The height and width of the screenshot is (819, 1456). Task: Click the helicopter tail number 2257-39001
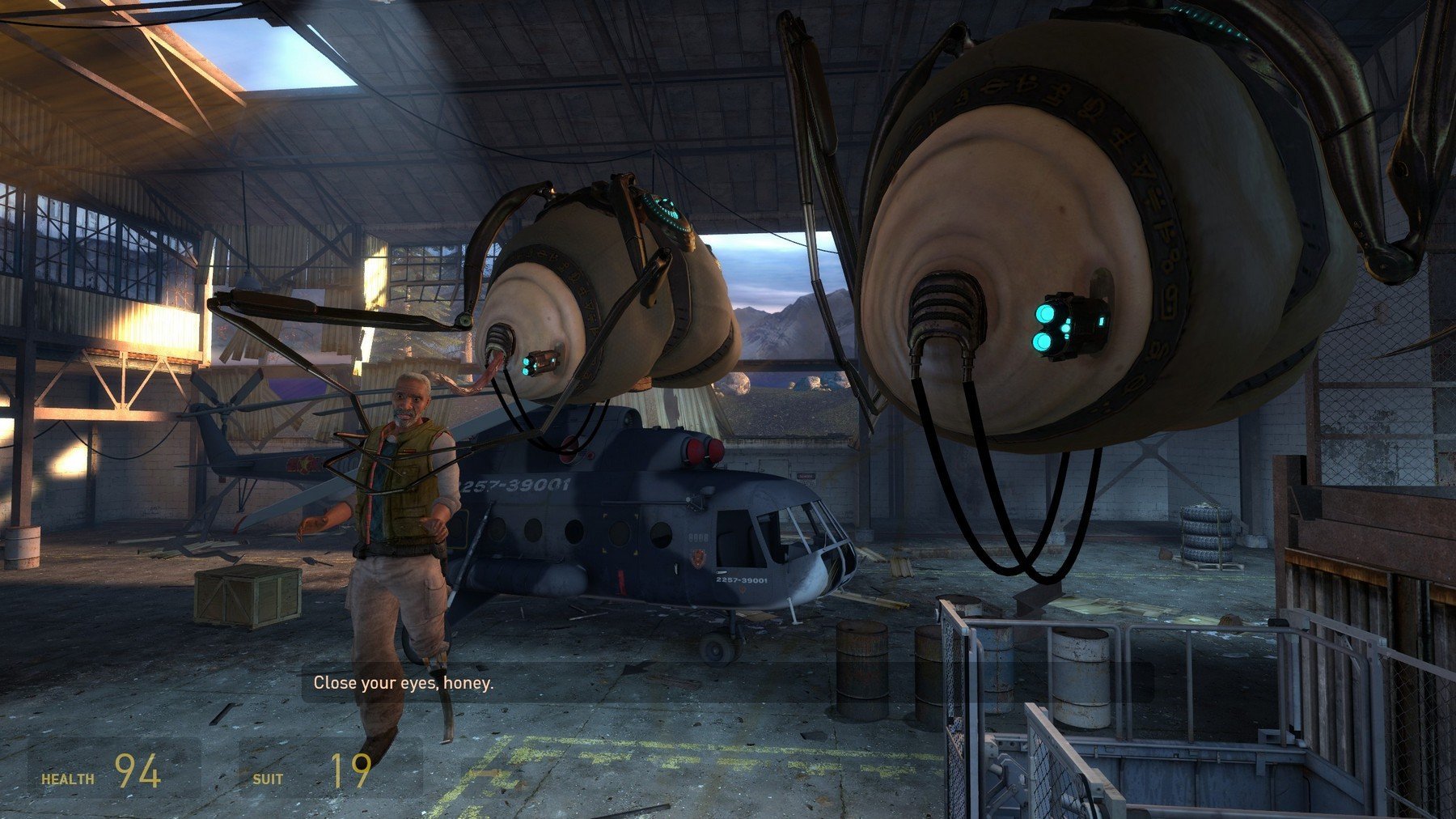[x=743, y=581]
